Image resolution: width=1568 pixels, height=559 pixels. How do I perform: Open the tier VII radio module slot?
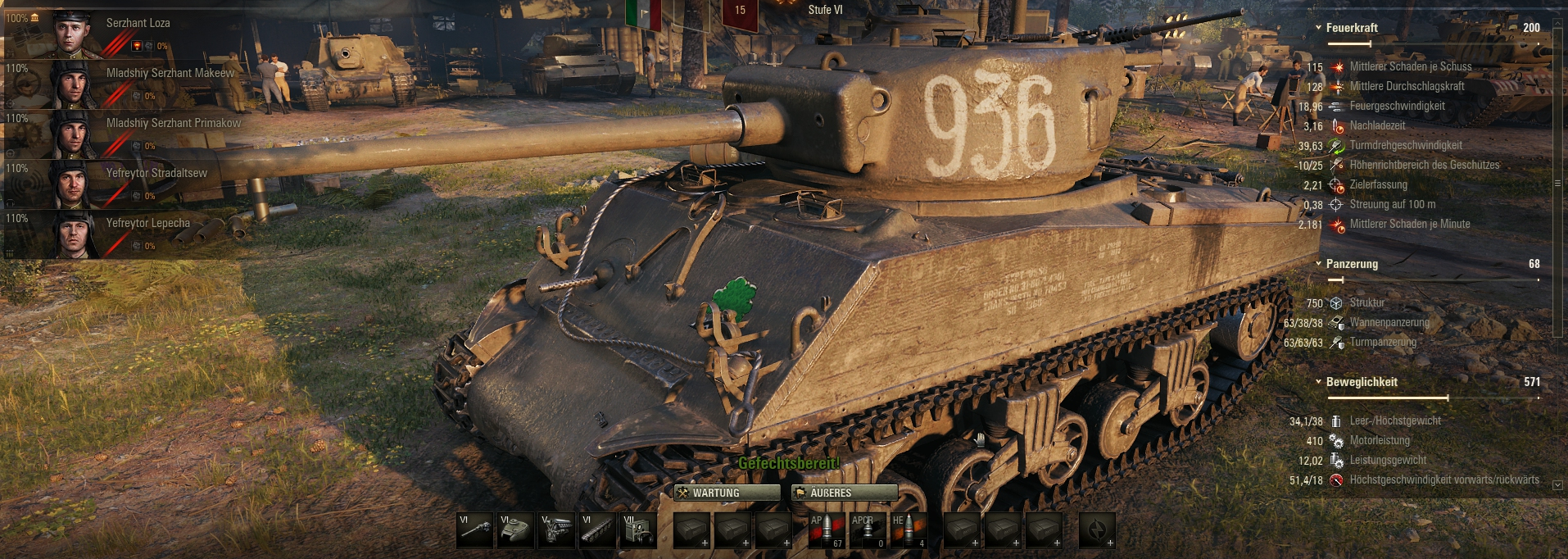pyautogui.click(x=639, y=530)
